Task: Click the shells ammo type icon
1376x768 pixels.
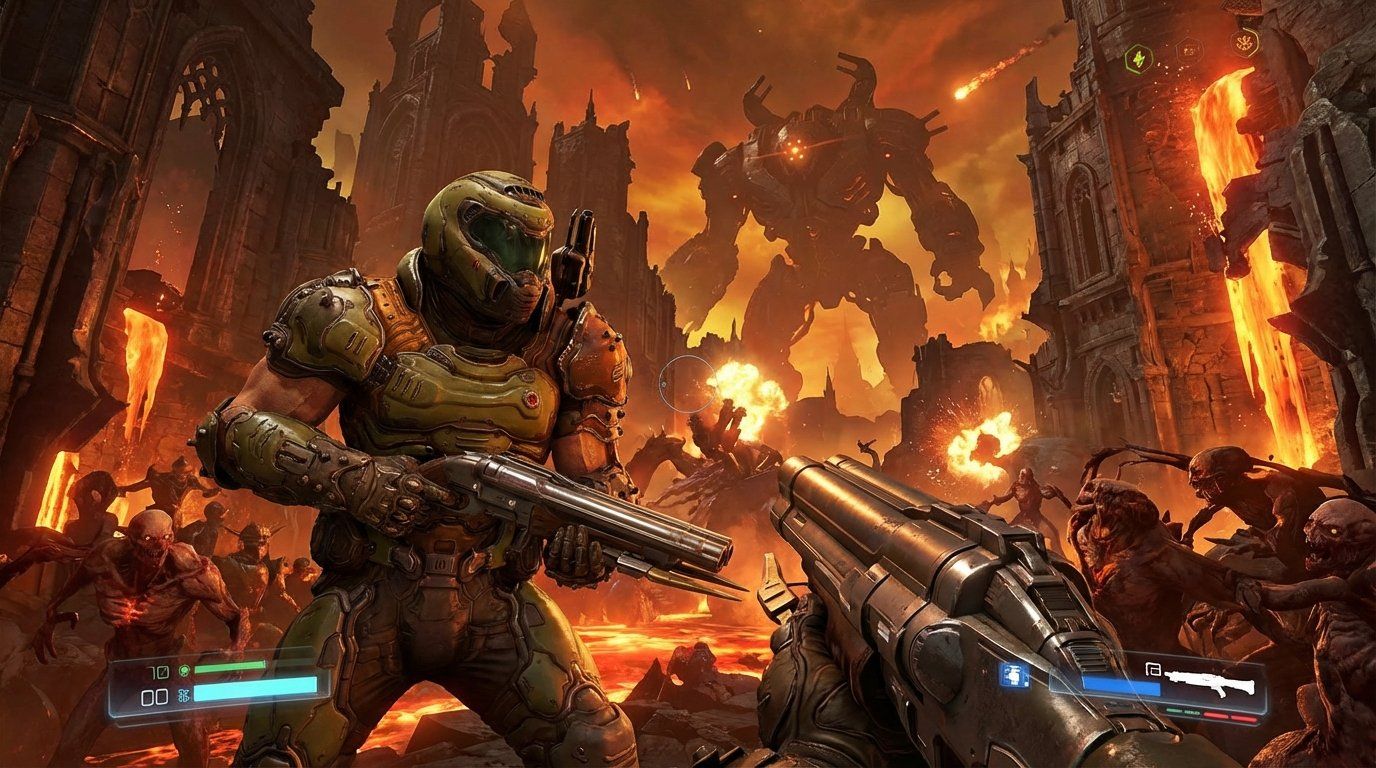Action: pyautogui.click(x=1152, y=669)
